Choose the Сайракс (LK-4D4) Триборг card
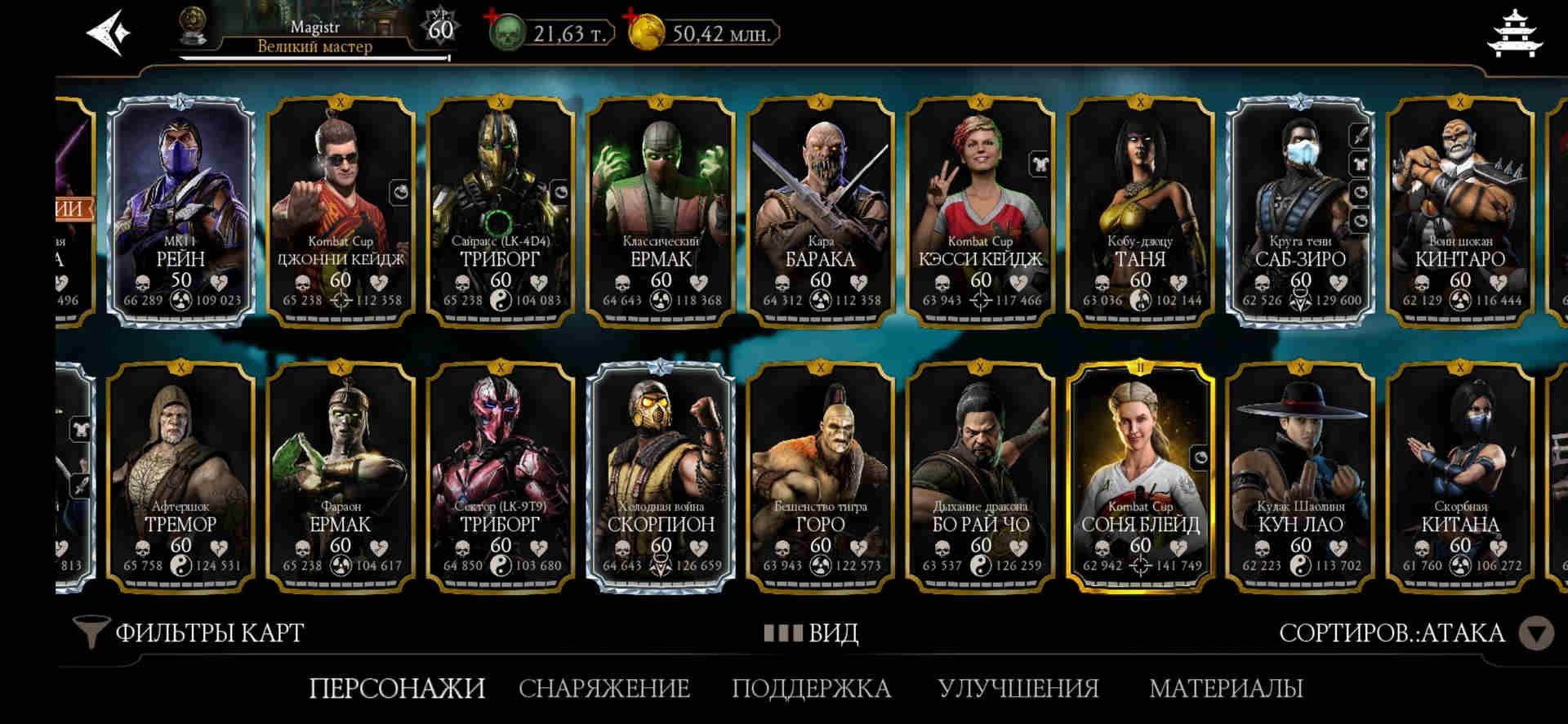 500,211
